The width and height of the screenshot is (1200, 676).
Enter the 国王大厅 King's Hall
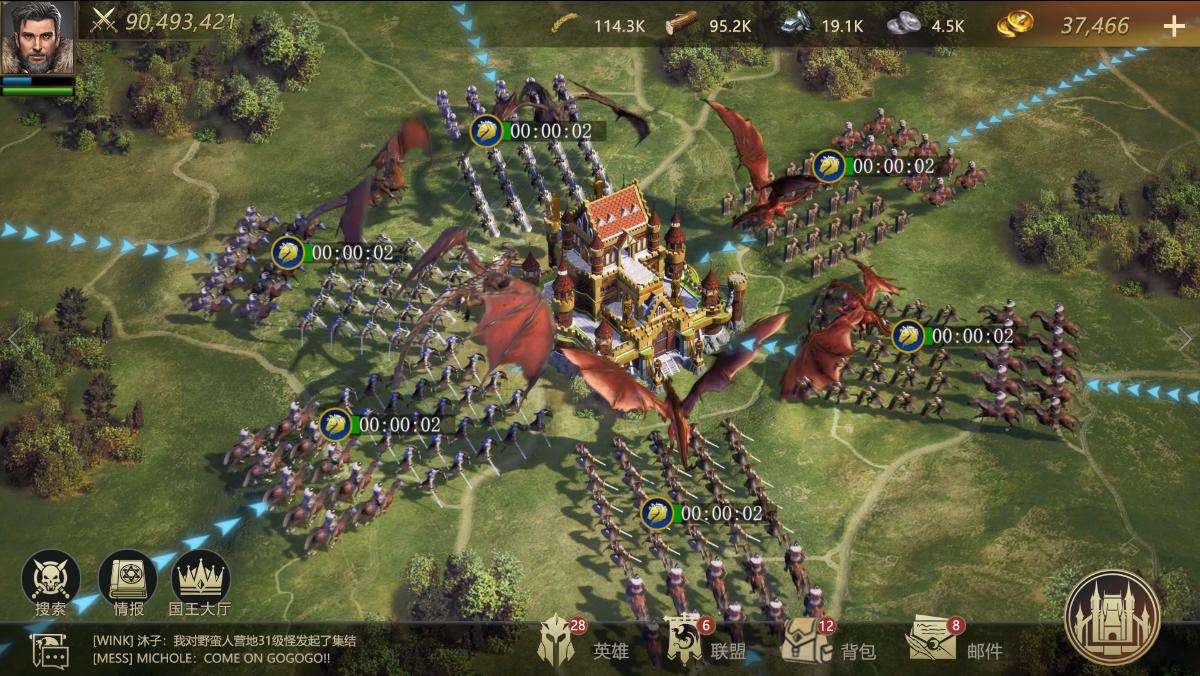201,579
